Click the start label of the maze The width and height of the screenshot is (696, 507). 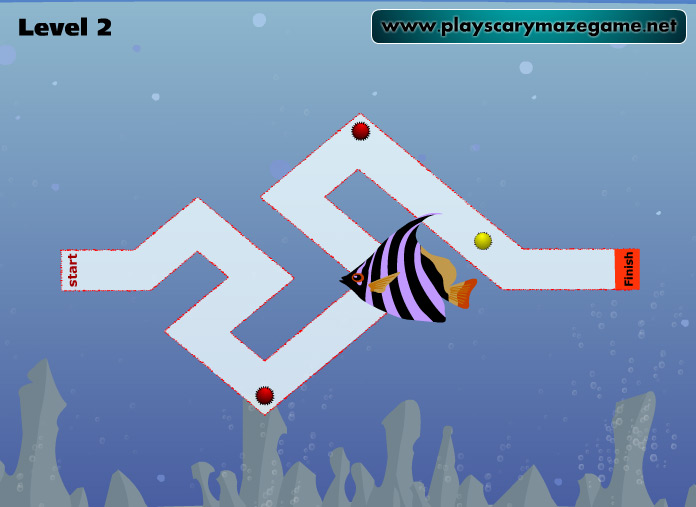tap(72, 270)
